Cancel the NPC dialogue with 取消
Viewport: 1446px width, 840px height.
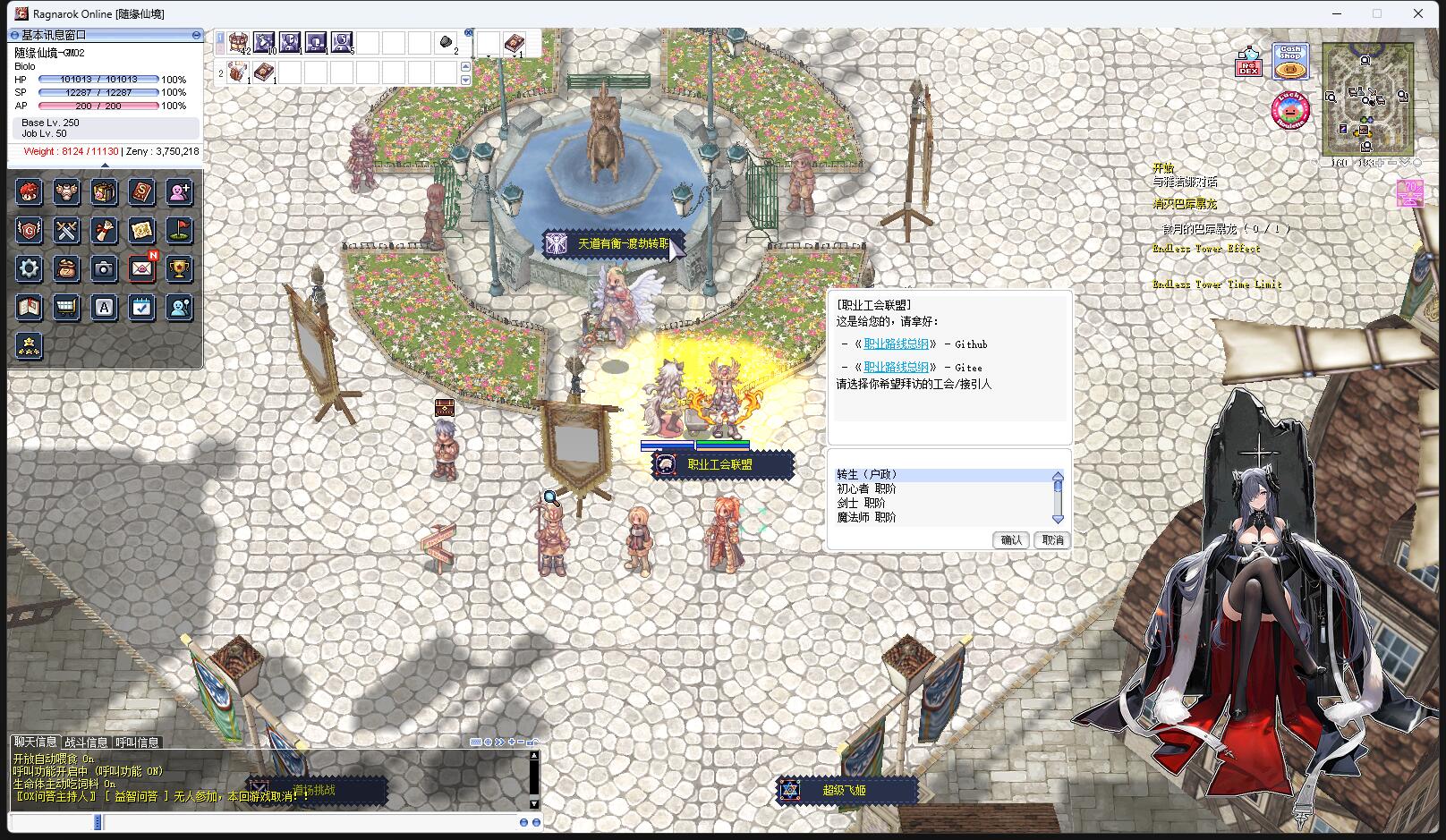click(1052, 540)
